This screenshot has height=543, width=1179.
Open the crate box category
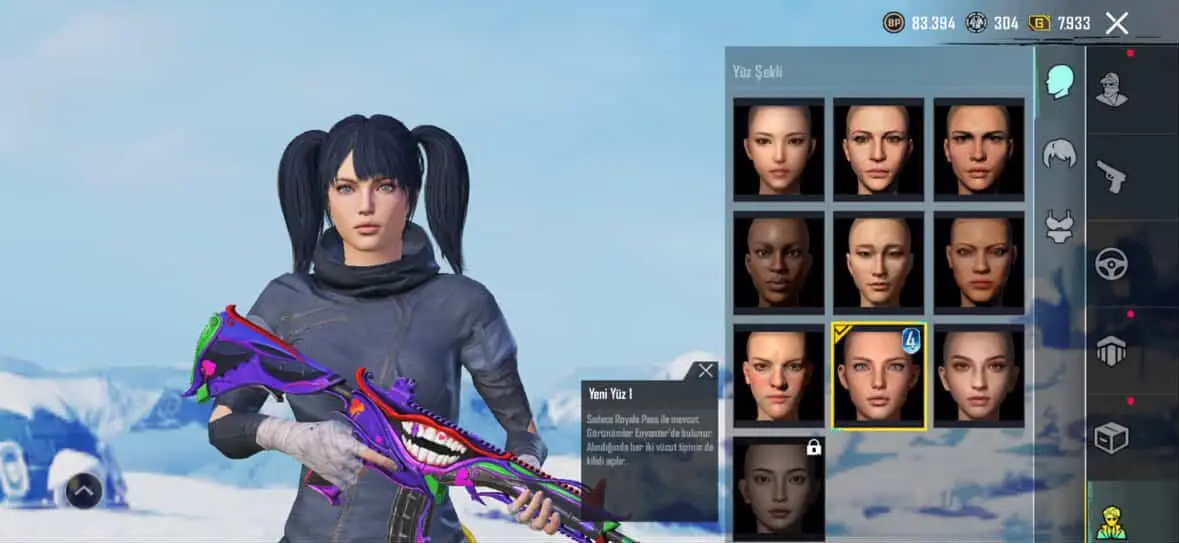tap(1111, 437)
